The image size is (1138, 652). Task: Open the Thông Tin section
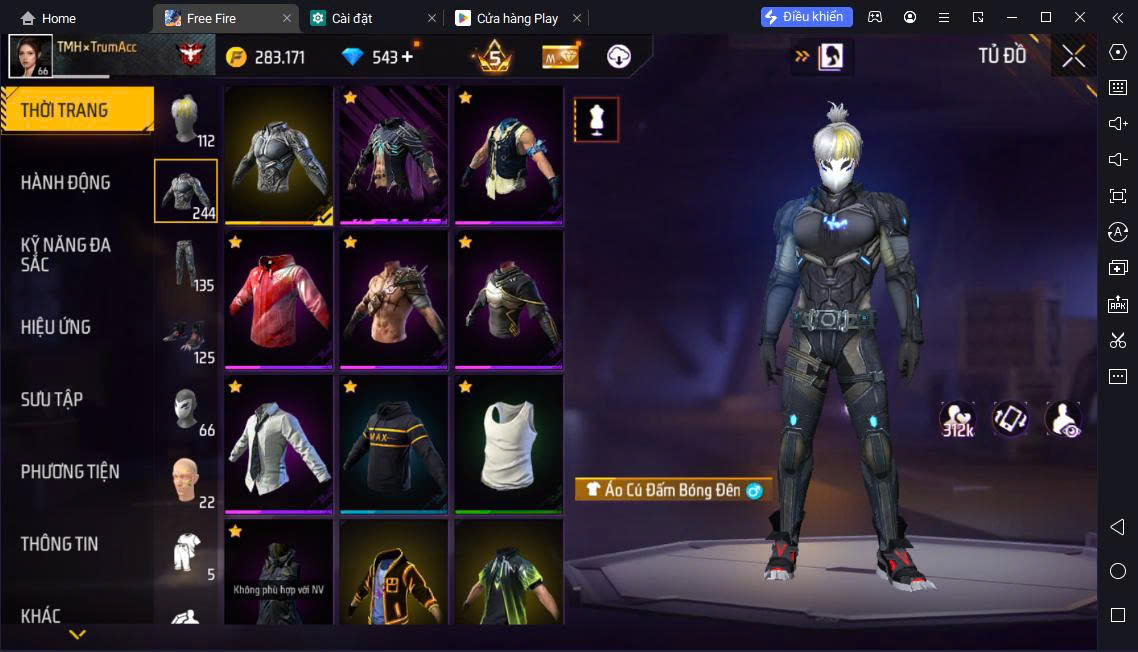(60, 544)
